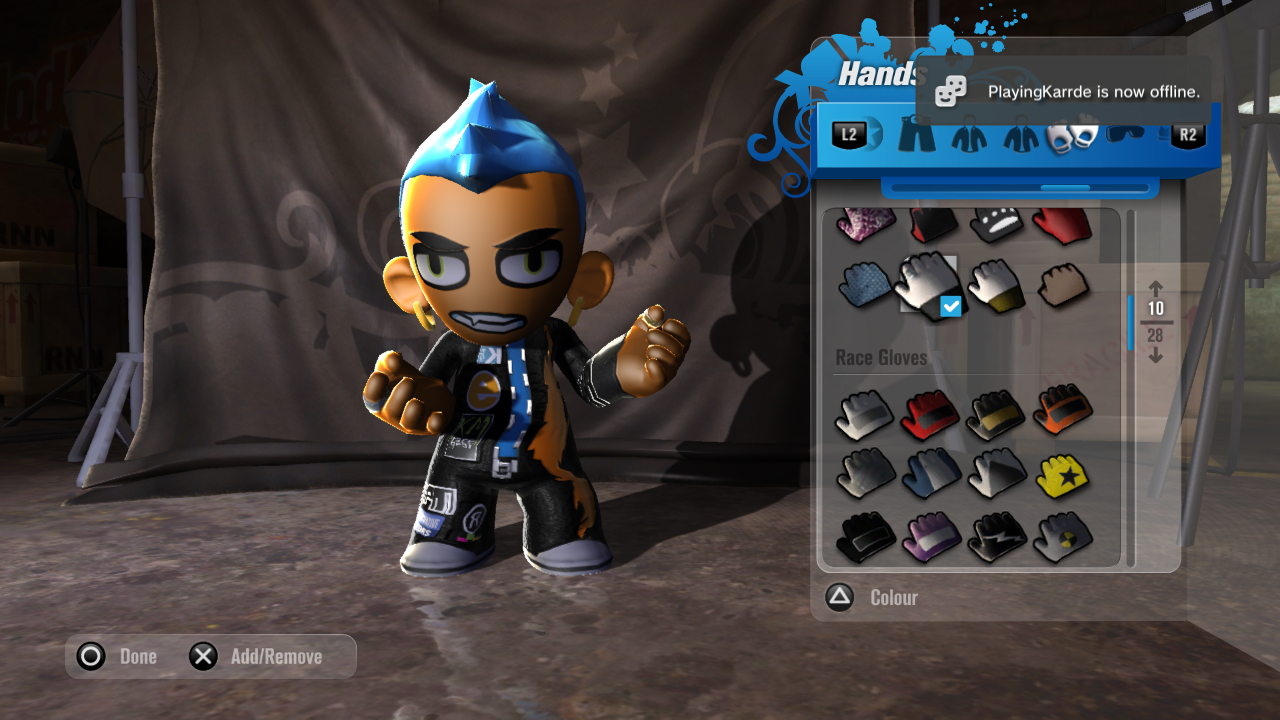The width and height of the screenshot is (1280, 720).
Task: Select the yellow gloves with black star
Action: (x=1062, y=474)
